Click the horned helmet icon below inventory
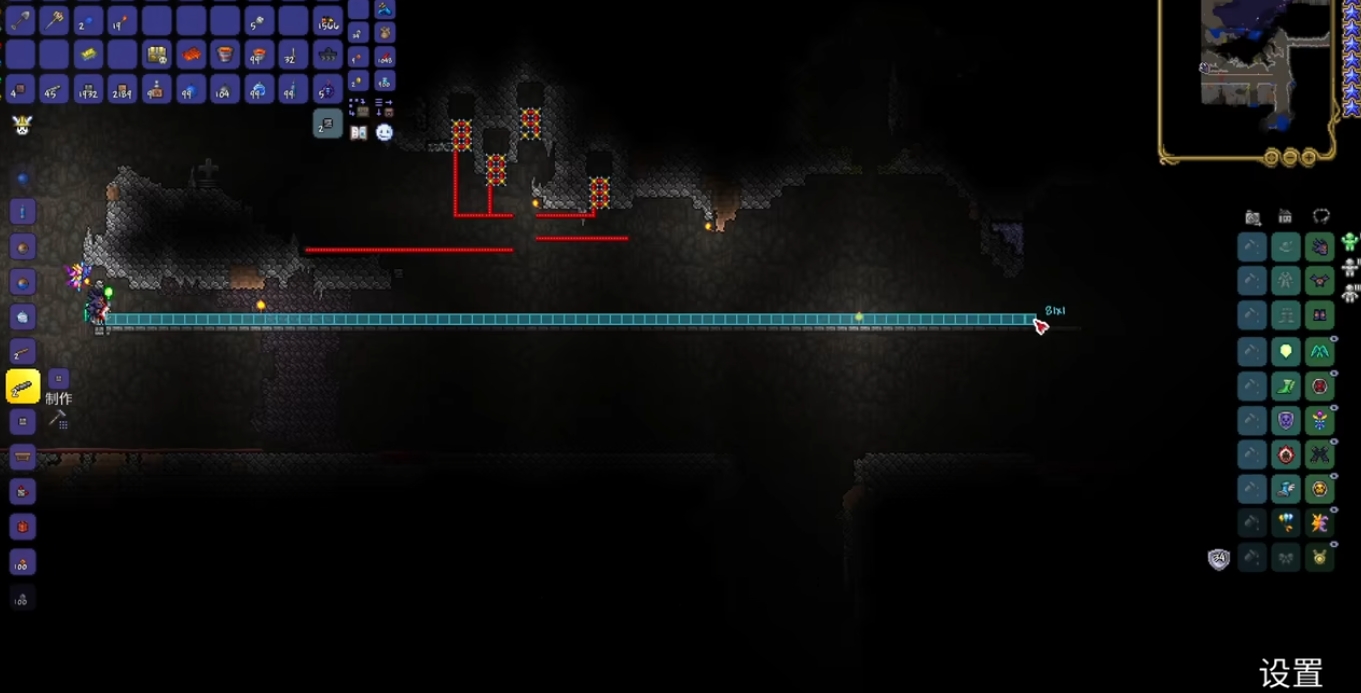 22,125
